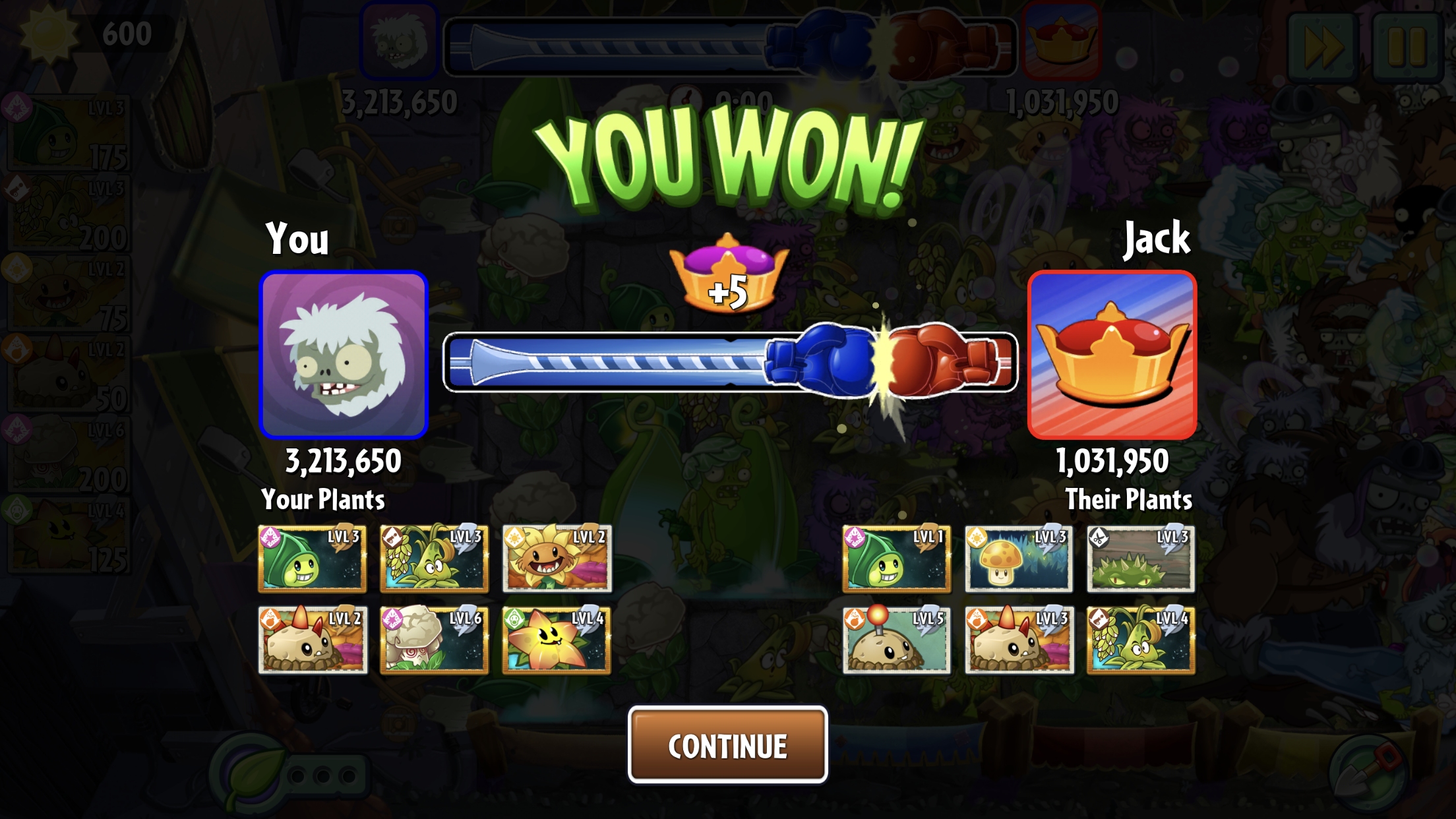The width and height of the screenshot is (1456, 819).
Task: Click the CONTINUE button
Action: 727,745
